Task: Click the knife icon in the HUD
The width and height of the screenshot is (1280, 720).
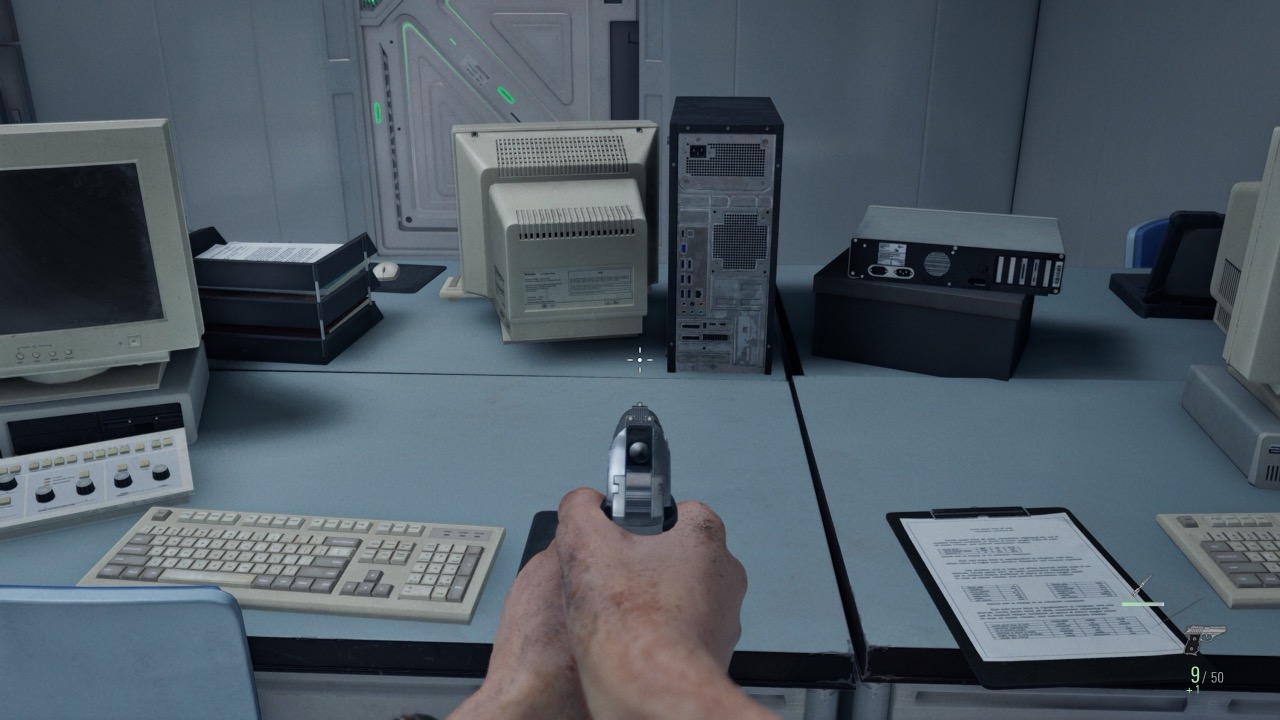Action: click(1142, 585)
